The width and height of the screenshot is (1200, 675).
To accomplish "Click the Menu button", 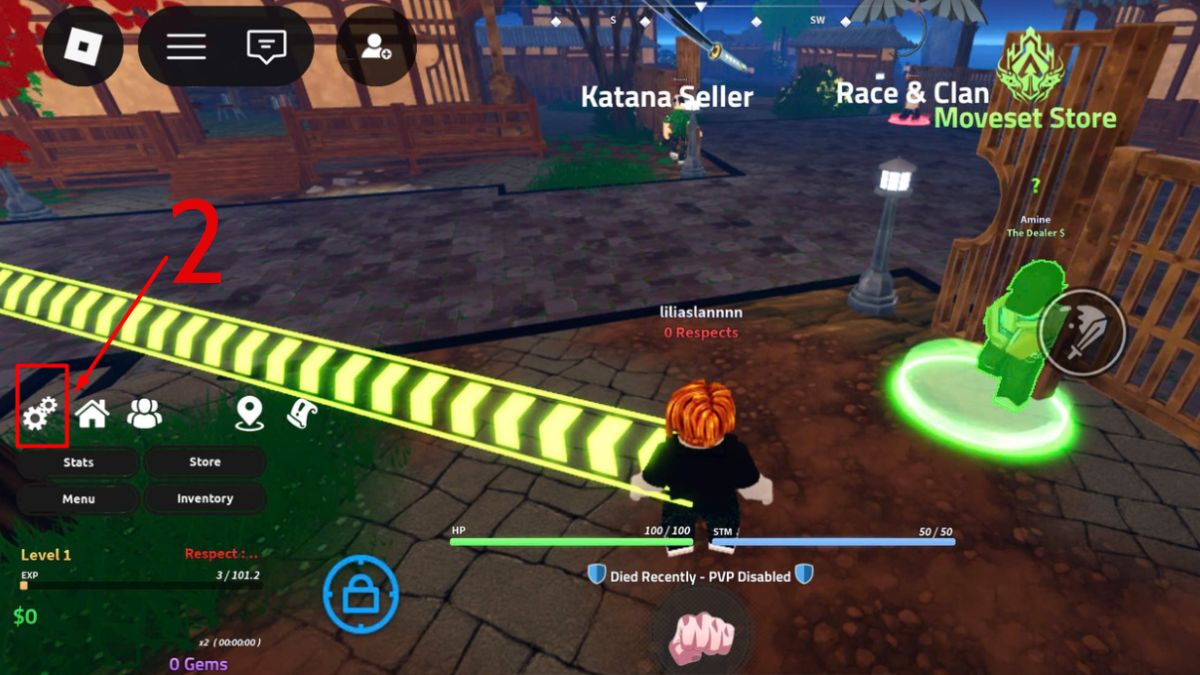I will (78, 498).
